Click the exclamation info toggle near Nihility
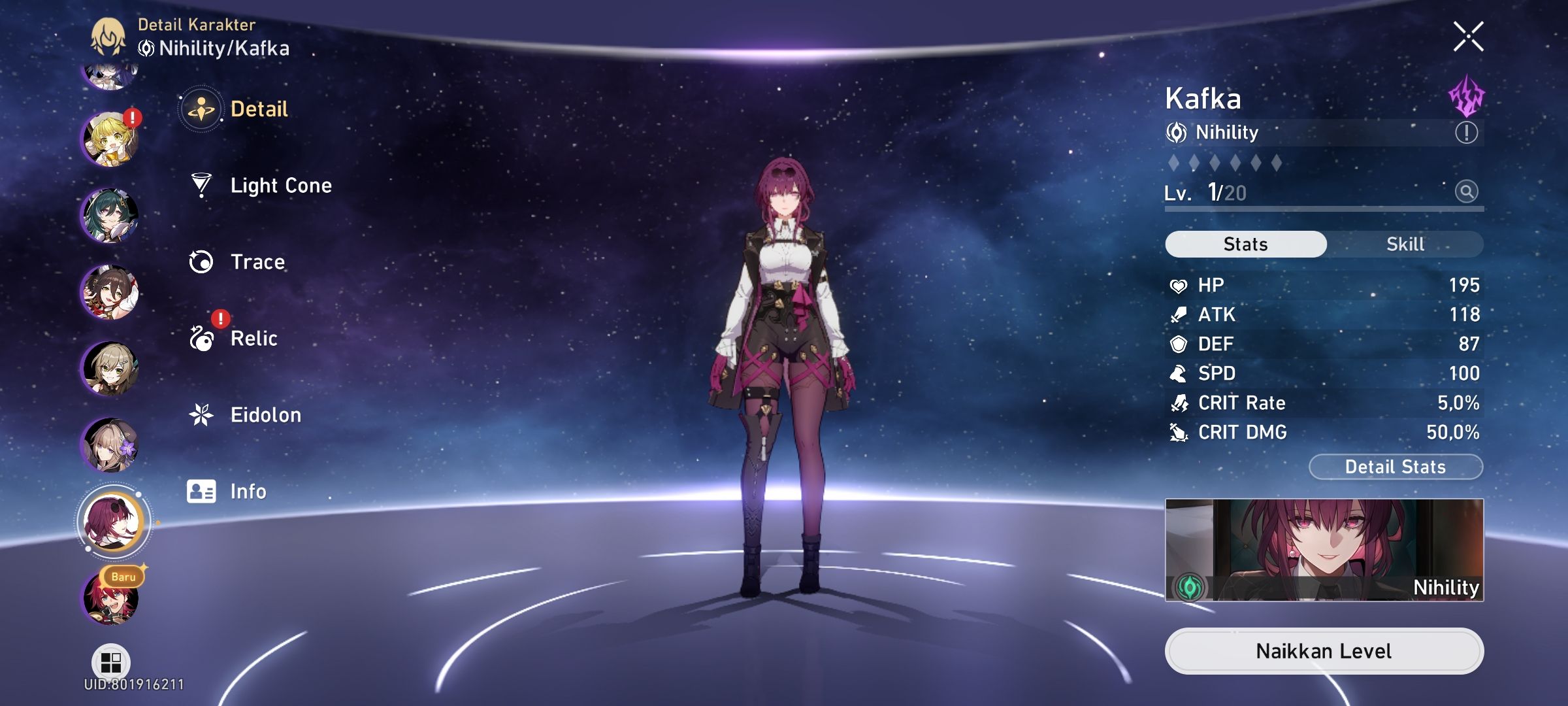 click(1467, 133)
